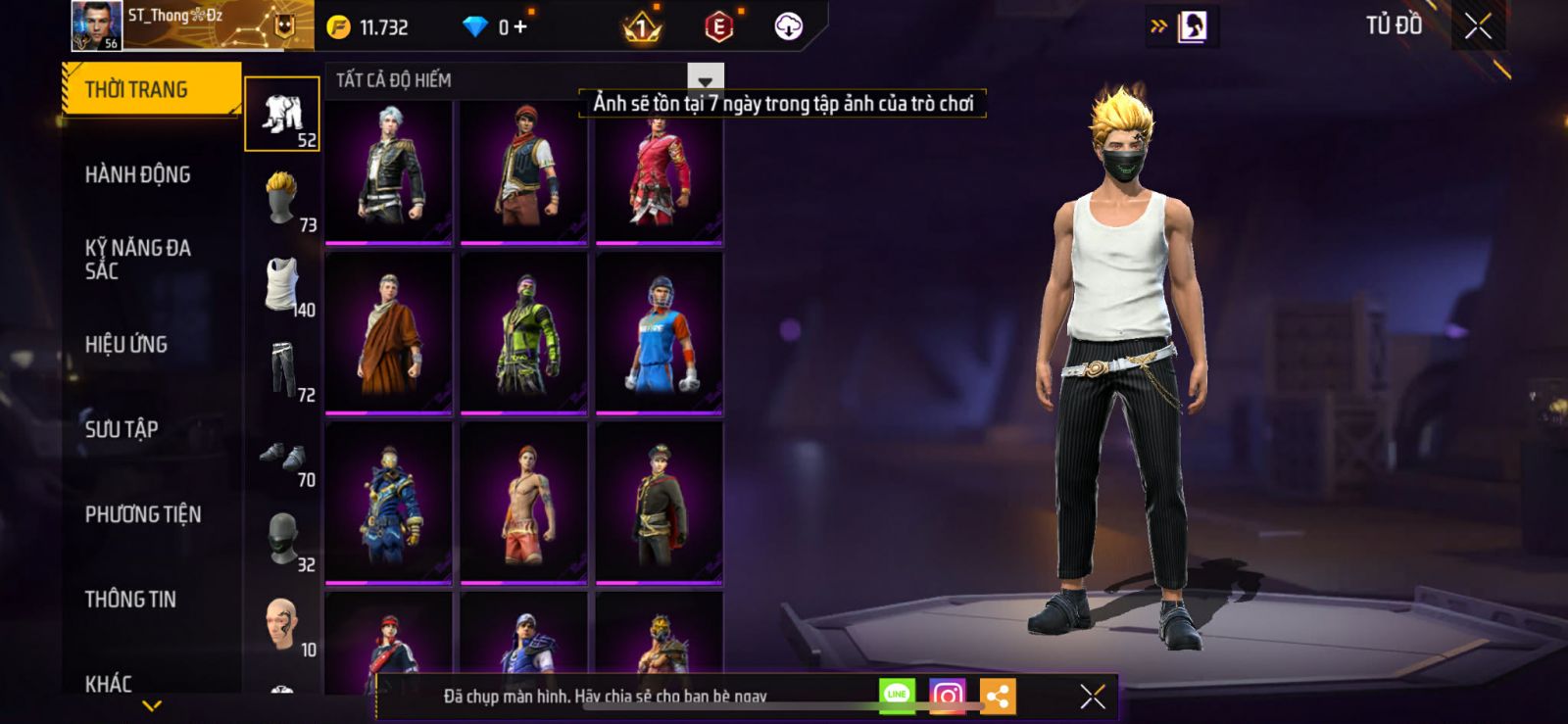Go to the SƯU TẬP tab

122,429
